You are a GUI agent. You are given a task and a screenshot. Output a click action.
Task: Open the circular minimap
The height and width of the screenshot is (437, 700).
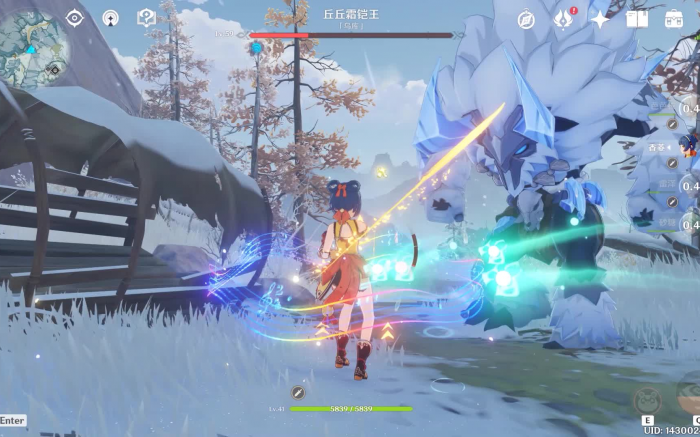33,41
